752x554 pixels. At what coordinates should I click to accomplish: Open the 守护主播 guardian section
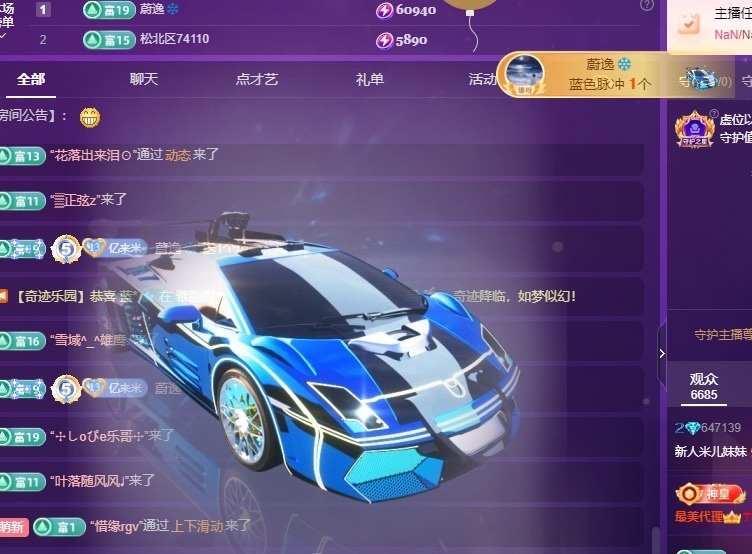[722, 335]
